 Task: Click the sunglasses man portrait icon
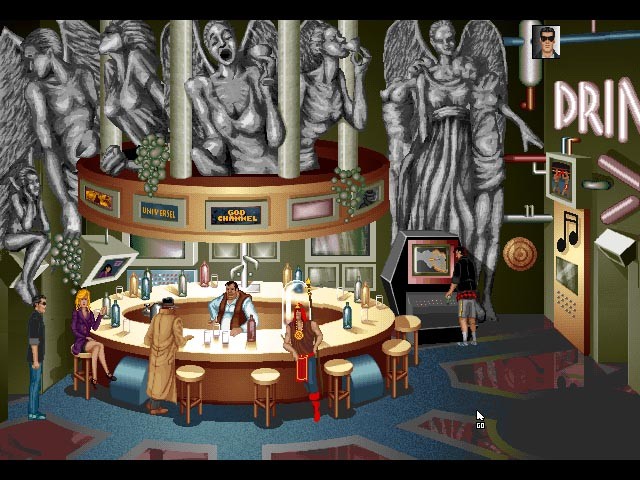pos(546,42)
